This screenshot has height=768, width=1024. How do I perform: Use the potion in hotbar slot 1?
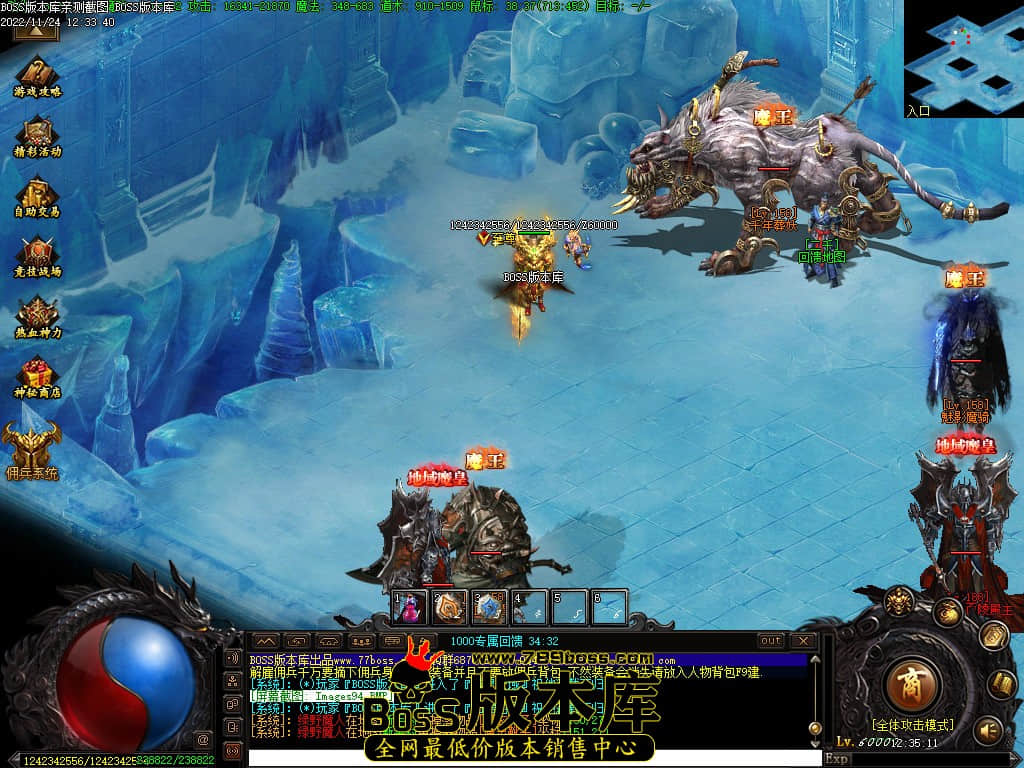408,607
